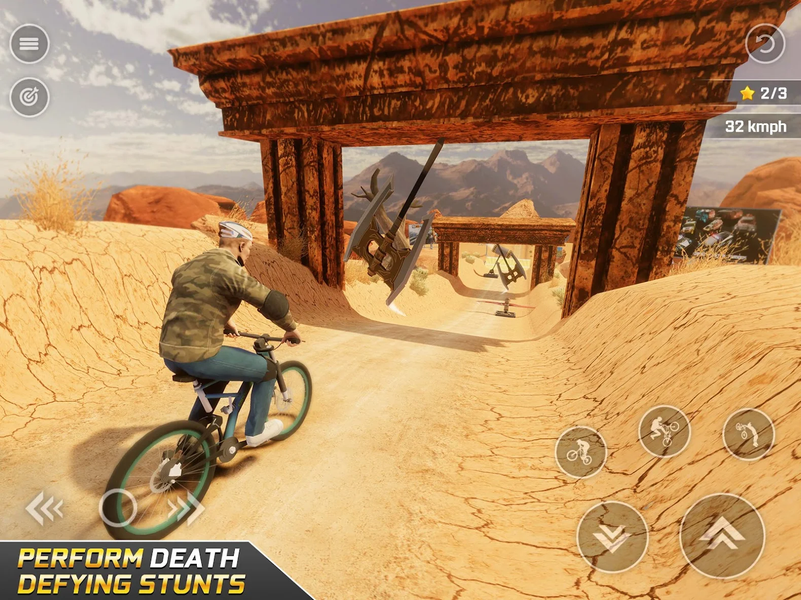Open the target objectives icon
The image size is (801, 600).
pyautogui.click(x=30, y=97)
